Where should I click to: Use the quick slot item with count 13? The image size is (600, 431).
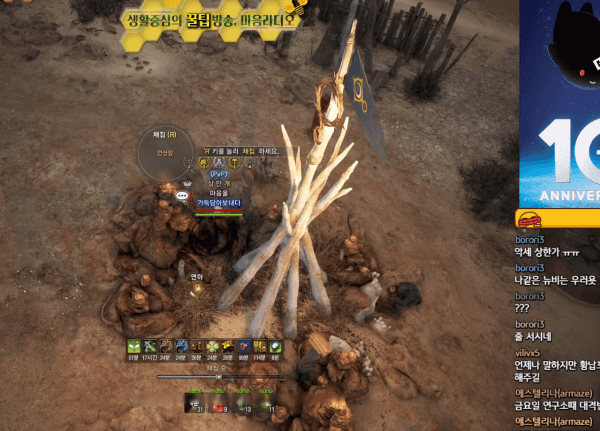242,405
